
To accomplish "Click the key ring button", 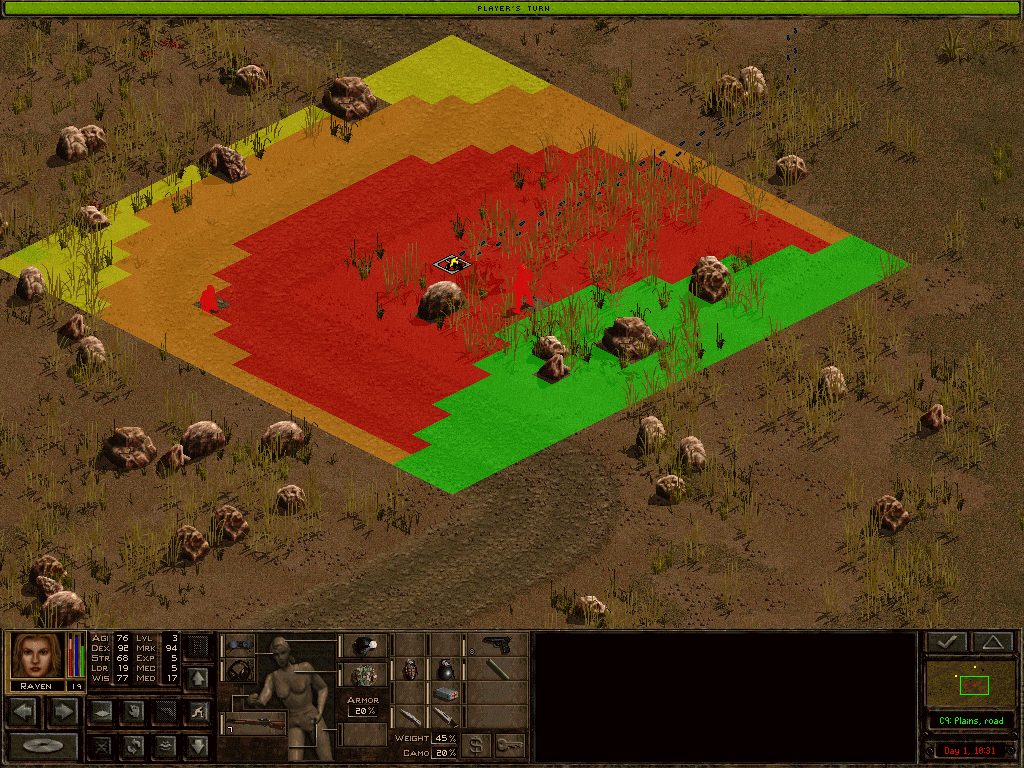I will pos(510,745).
